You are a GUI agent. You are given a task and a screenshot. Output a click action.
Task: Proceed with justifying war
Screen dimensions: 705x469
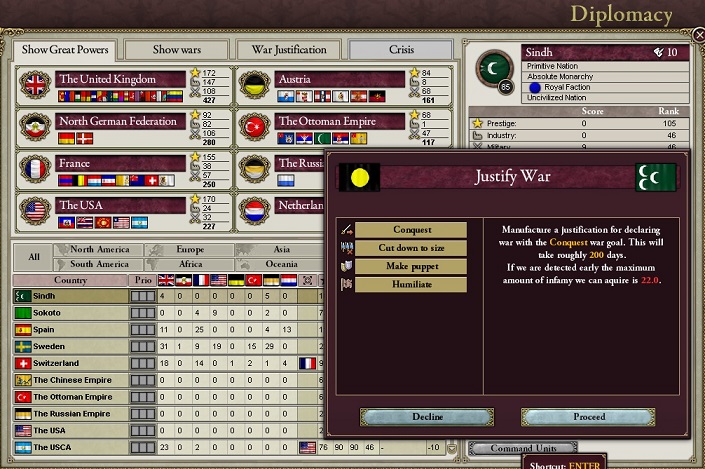point(589,416)
